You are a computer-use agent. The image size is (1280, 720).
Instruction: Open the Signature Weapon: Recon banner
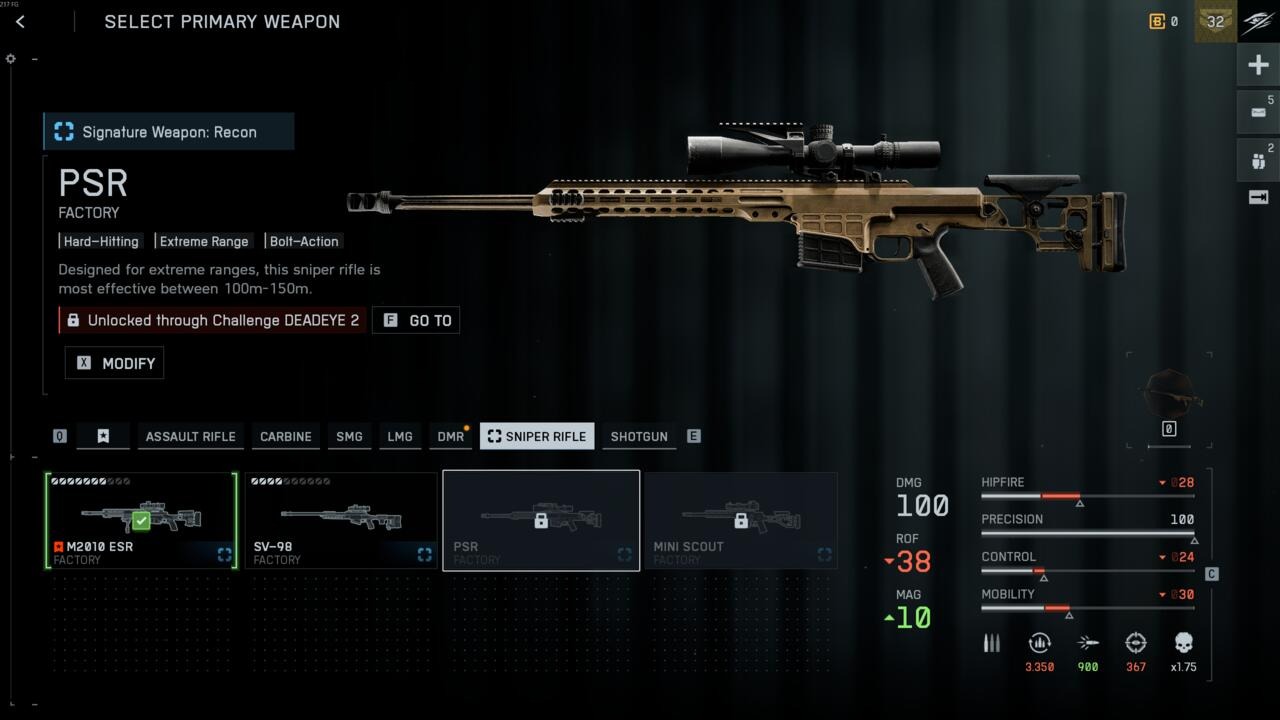[x=169, y=132]
